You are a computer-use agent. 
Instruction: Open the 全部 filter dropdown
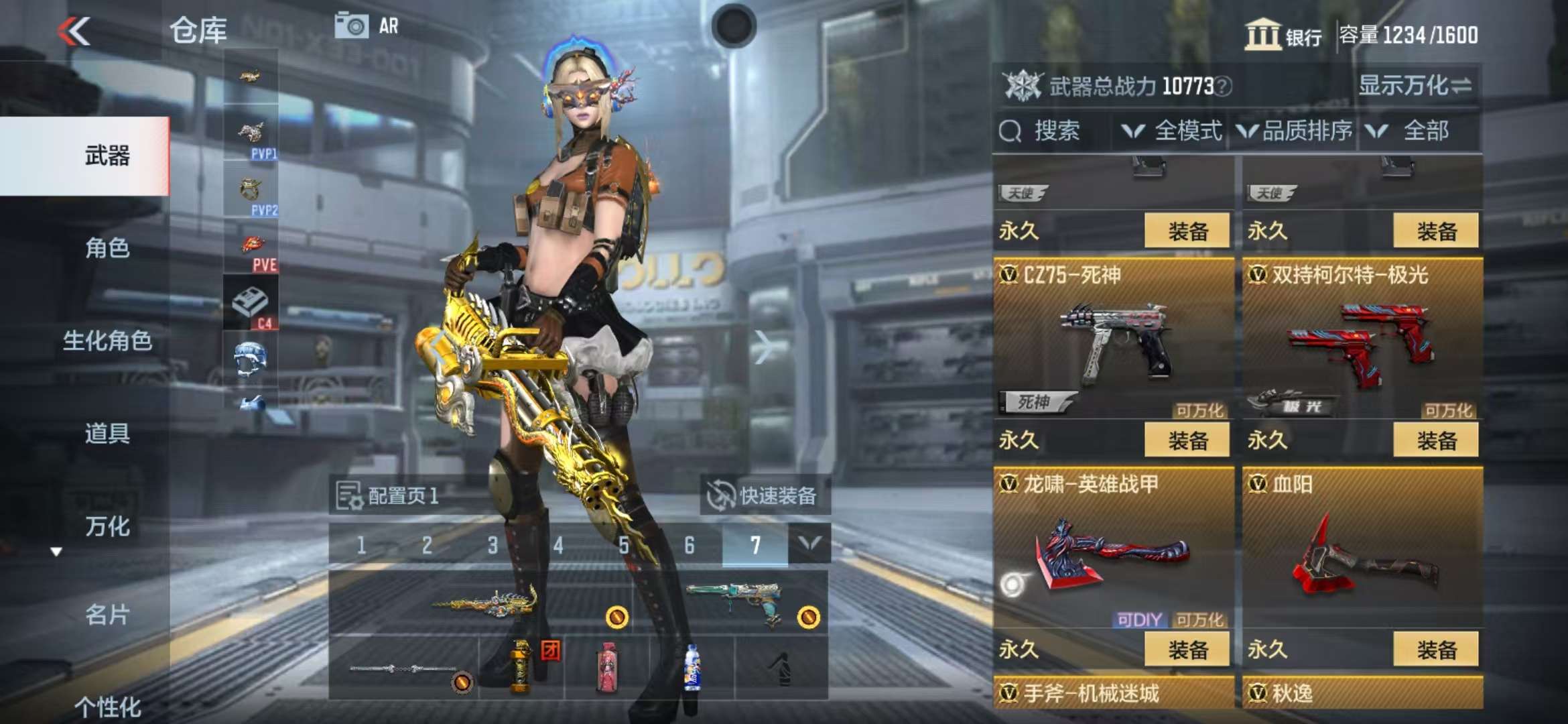click(x=1413, y=131)
